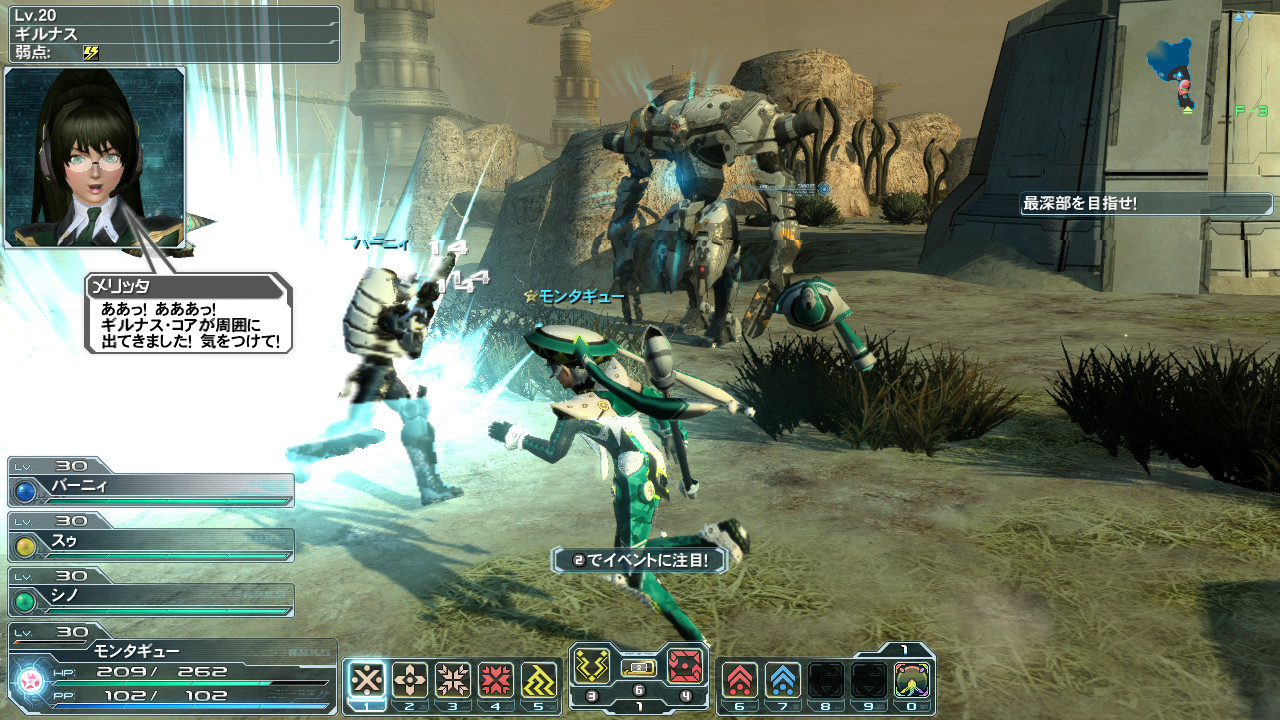Trigger the red snowflake skill in slot 4
The image size is (1280, 720).
pos(496,680)
